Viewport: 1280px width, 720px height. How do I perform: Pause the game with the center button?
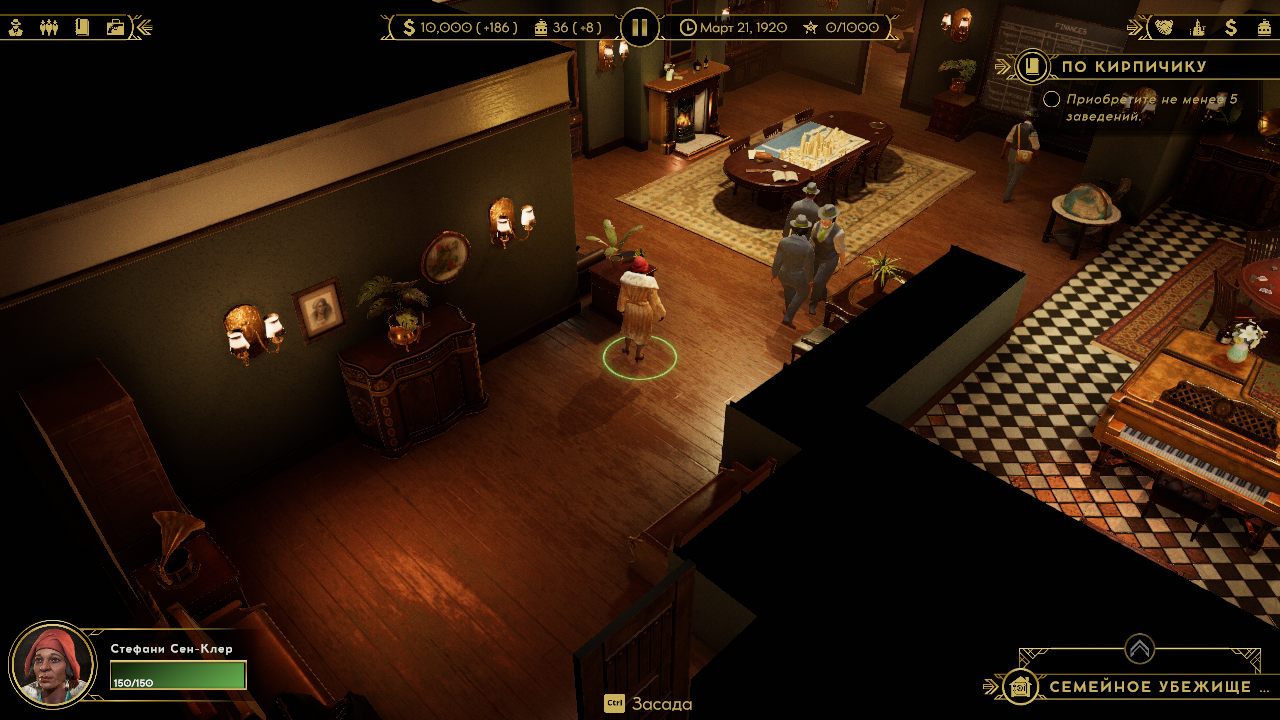click(x=640, y=27)
